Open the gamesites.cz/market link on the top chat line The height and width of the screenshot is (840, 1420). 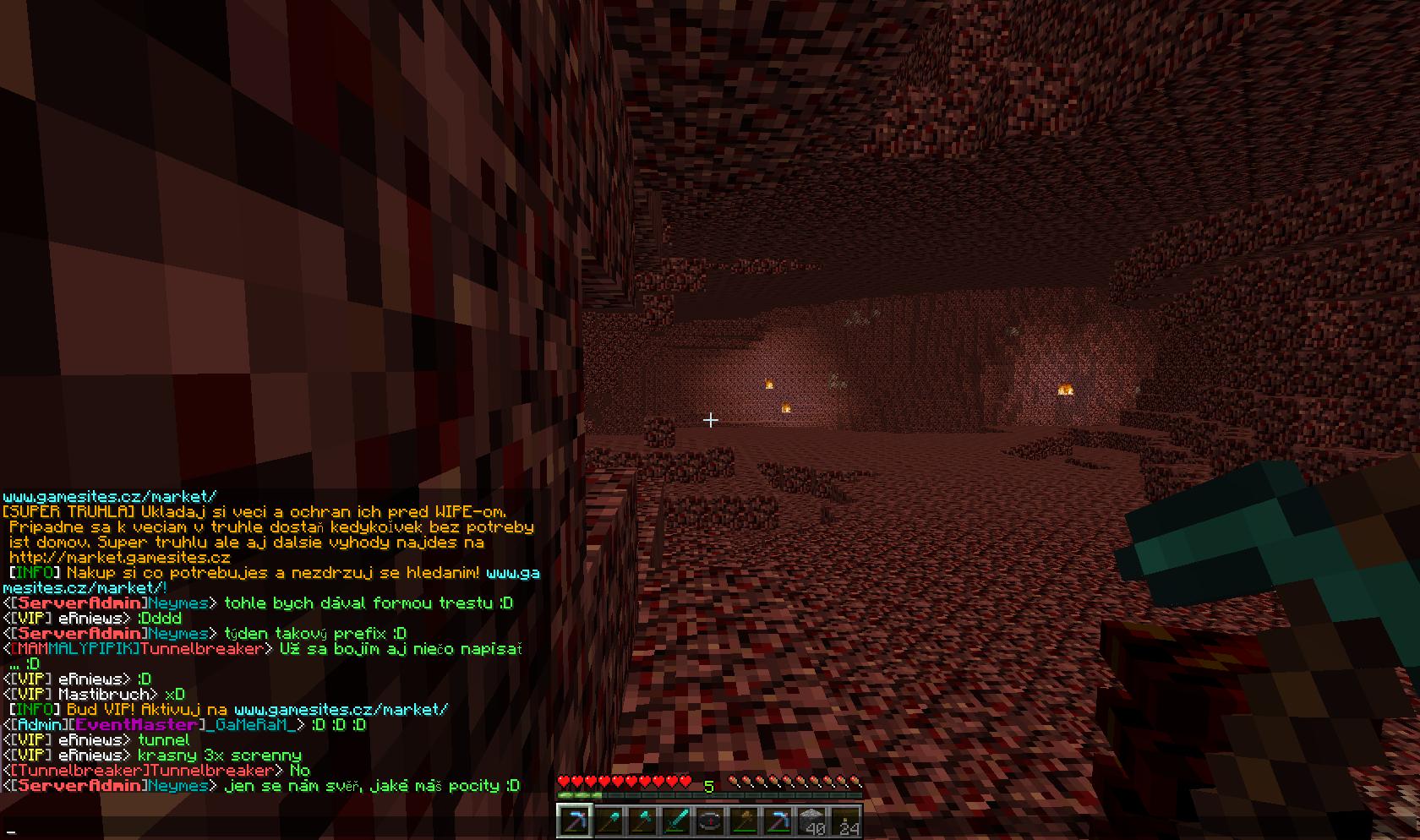pyautogui.click(x=110, y=497)
